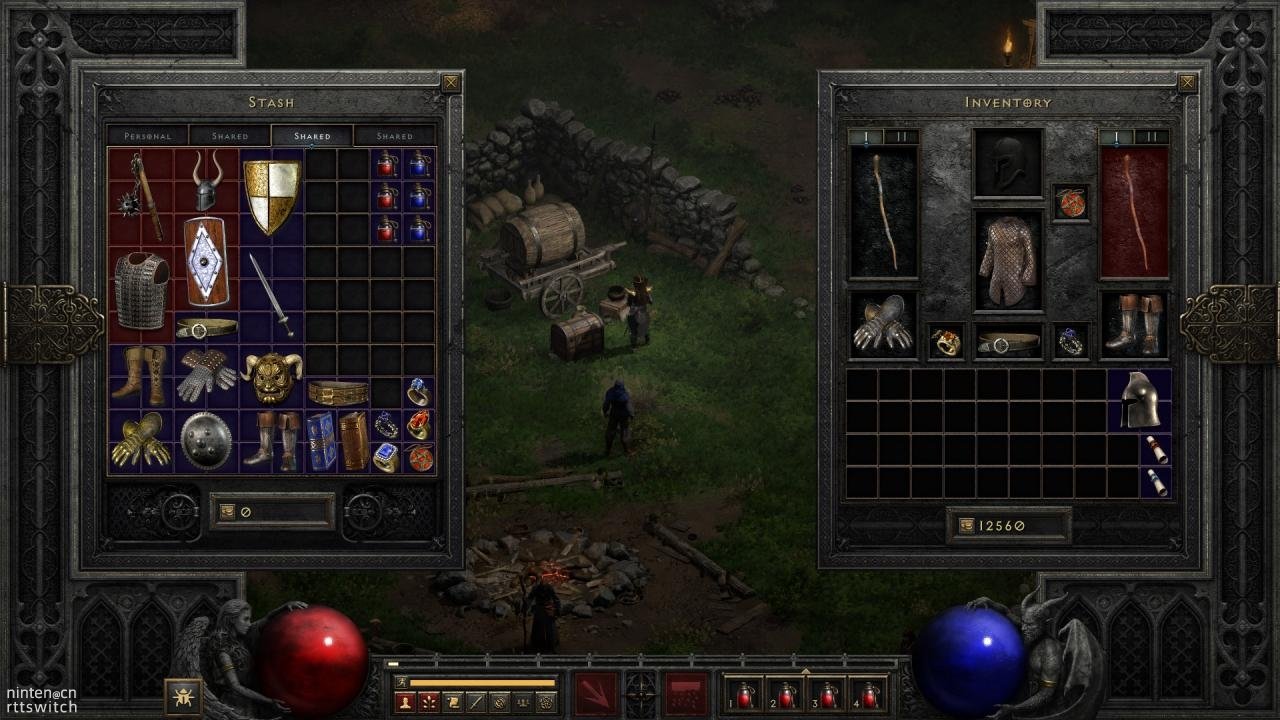Select the equipped silver gauntlets
This screenshot has width=1280, height=720.
click(882, 325)
